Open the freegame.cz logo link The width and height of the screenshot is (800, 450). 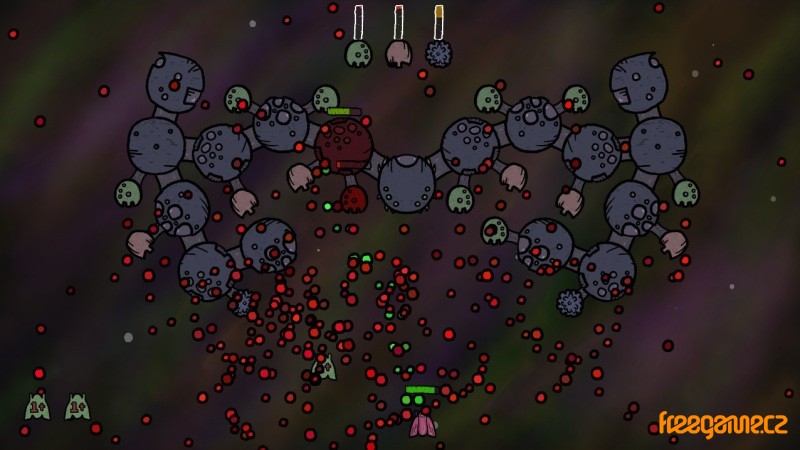722,423
